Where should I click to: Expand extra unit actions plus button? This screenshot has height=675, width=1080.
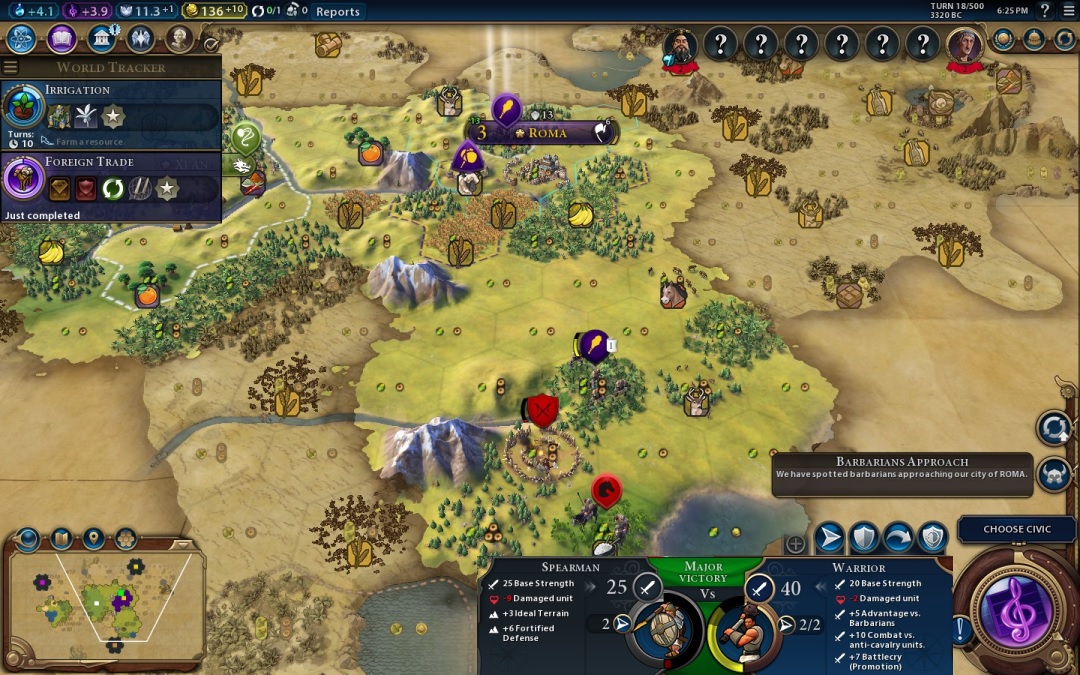point(796,544)
